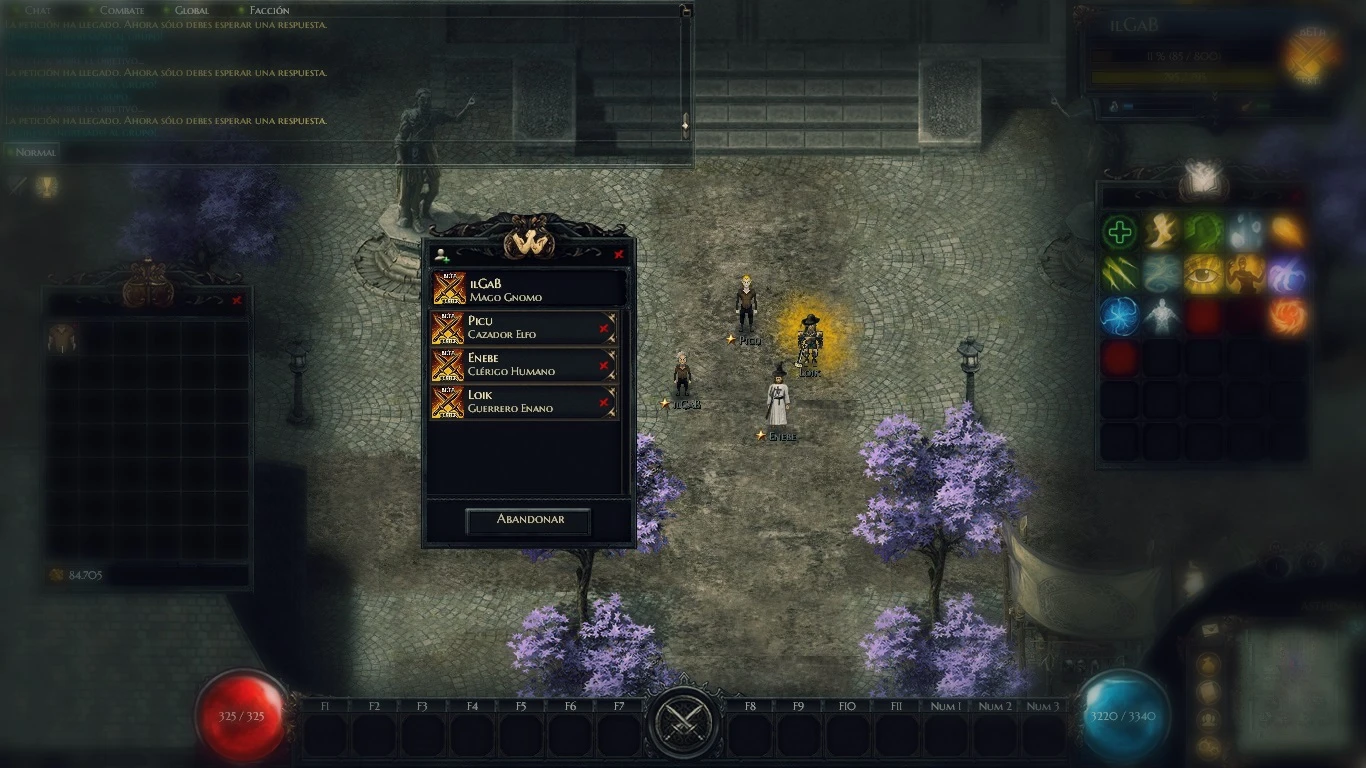The width and height of the screenshot is (1366, 768).
Task: Remove Loik from the group
Action: click(604, 403)
